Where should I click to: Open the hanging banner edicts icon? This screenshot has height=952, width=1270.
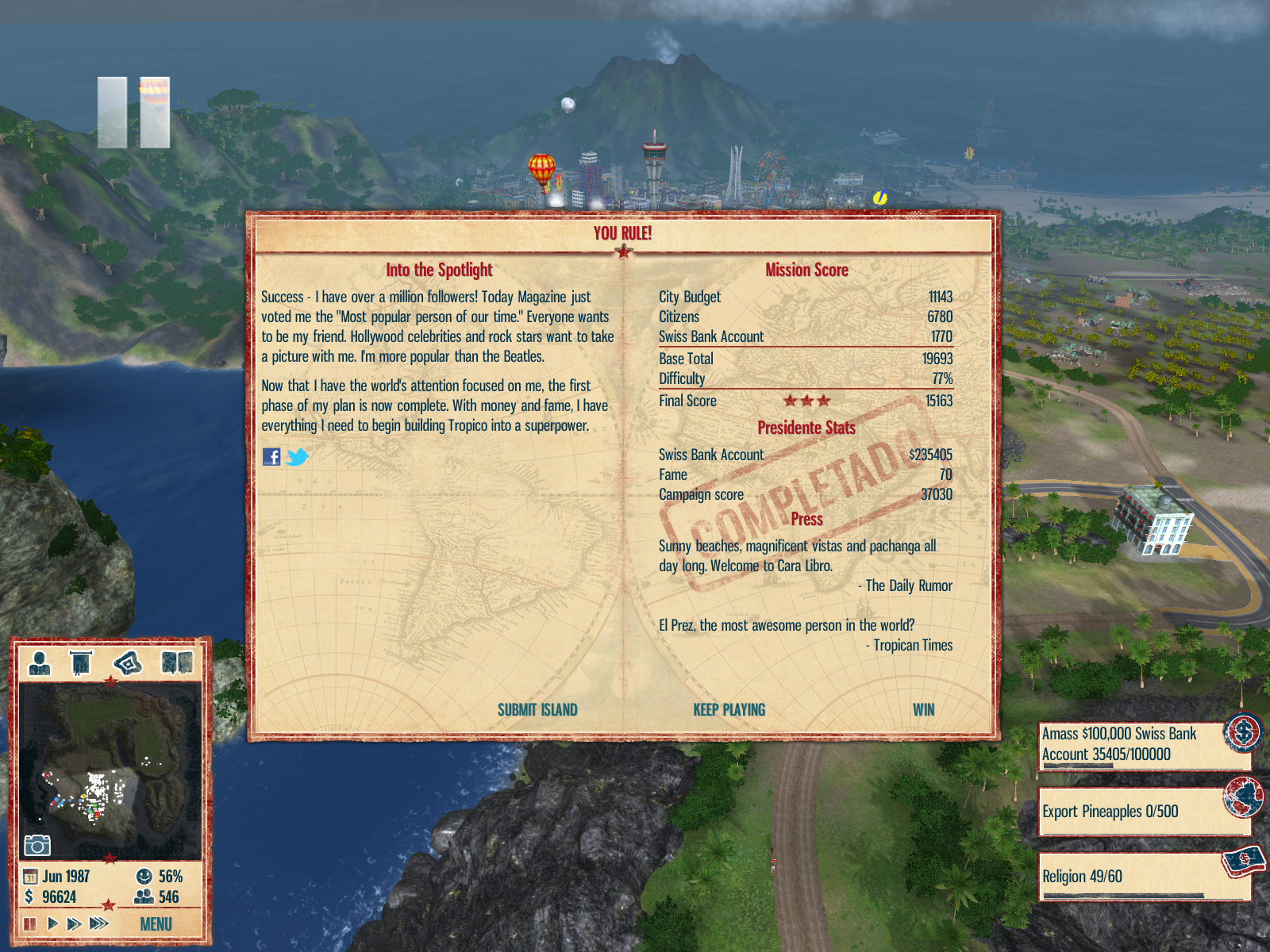click(x=81, y=662)
